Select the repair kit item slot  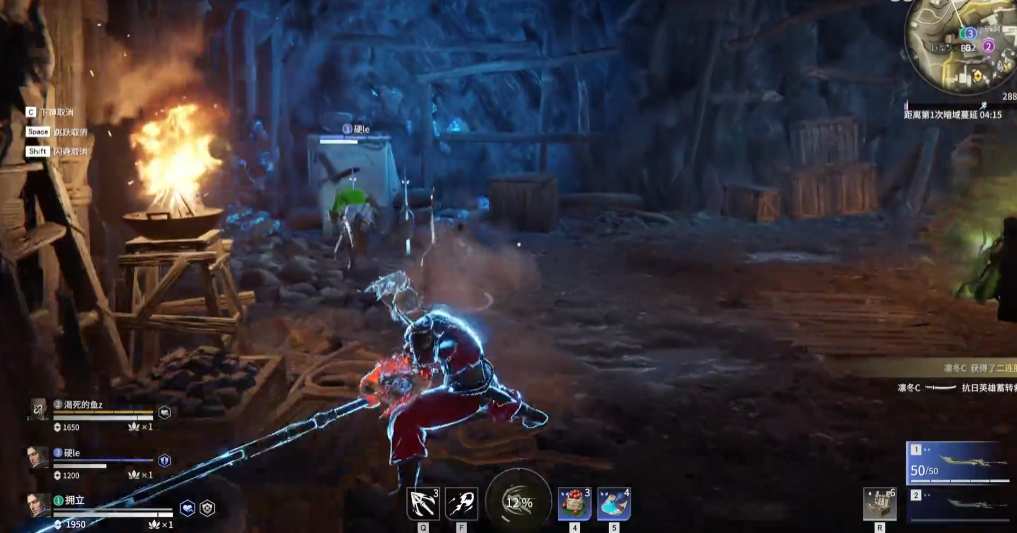point(879,504)
